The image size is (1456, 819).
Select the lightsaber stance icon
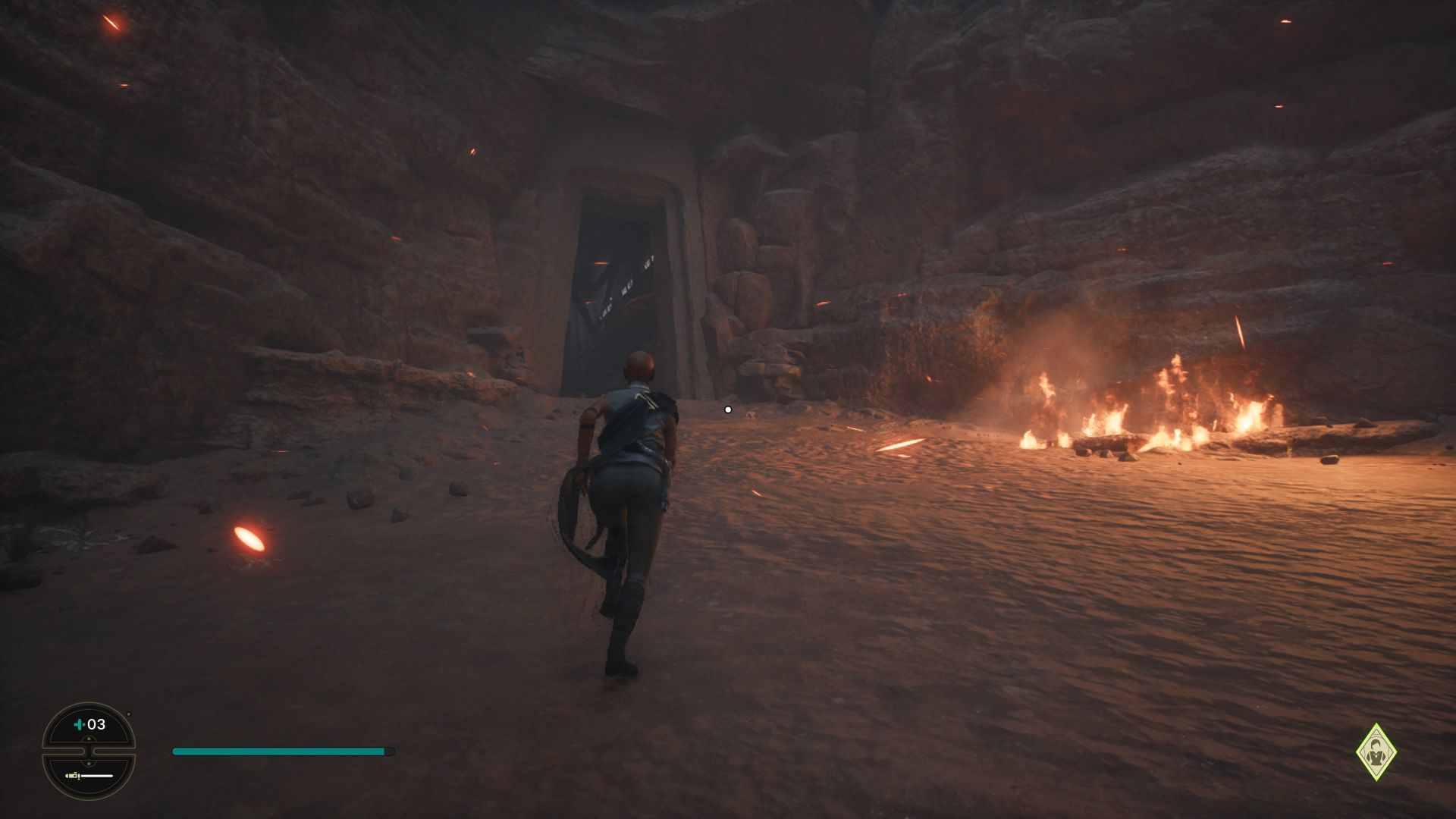click(x=89, y=776)
